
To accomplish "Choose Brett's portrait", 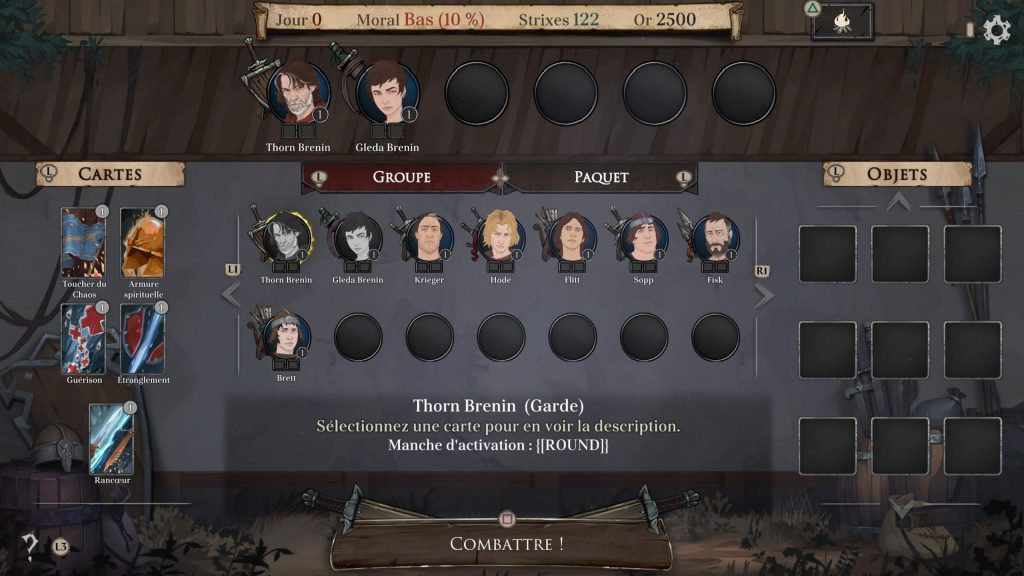I will [x=287, y=335].
